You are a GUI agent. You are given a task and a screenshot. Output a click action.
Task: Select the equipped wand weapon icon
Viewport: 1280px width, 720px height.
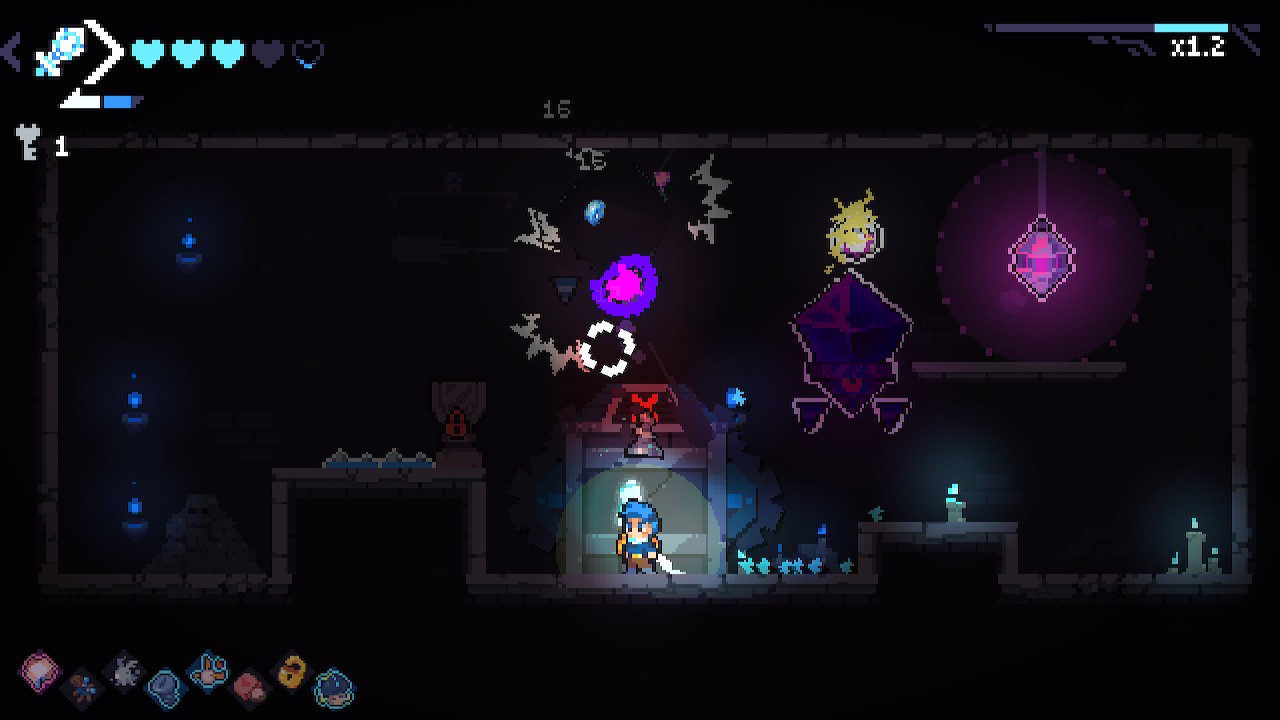pos(53,52)
